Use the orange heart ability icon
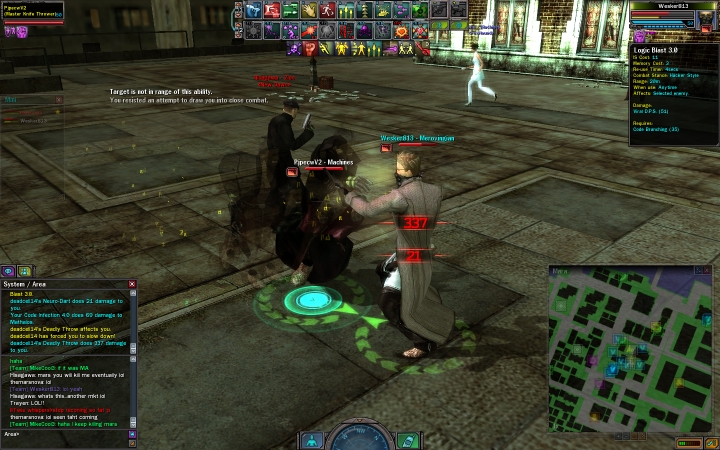 tap(401, 30)
